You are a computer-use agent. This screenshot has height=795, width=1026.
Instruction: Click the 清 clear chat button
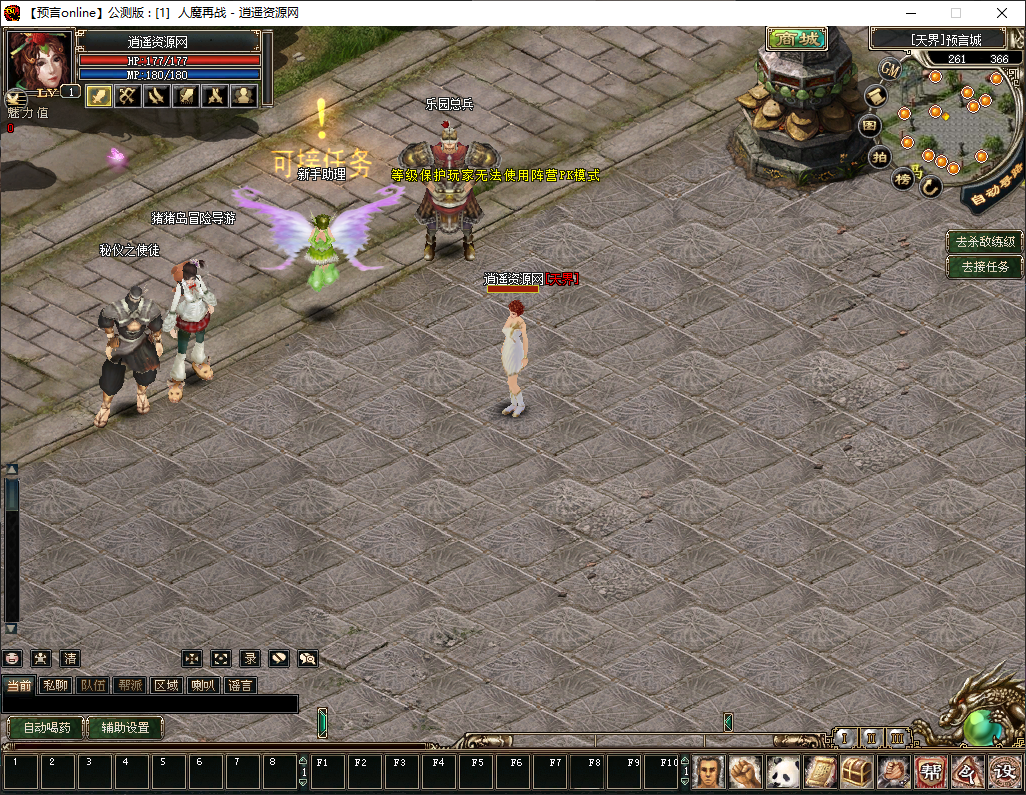click(x=70, y=658)
